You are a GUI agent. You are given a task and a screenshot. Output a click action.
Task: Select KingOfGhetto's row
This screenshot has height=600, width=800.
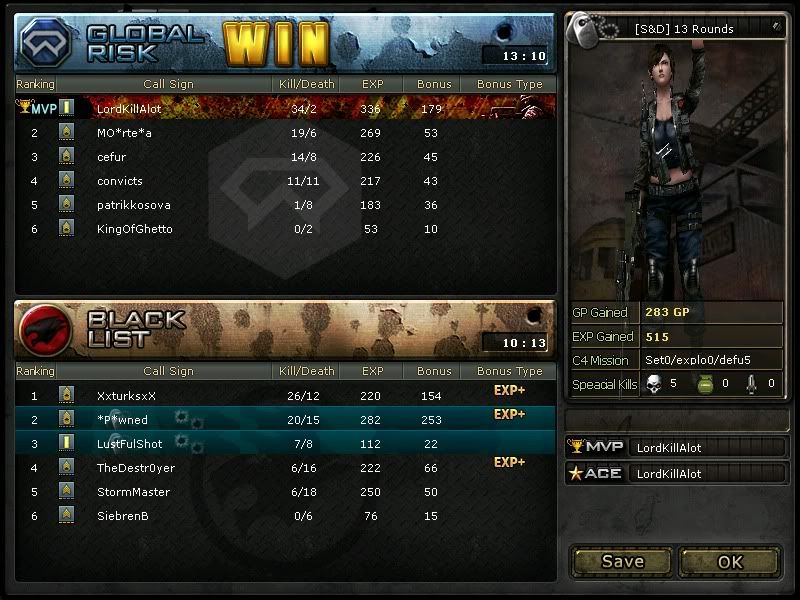(285, 229)
